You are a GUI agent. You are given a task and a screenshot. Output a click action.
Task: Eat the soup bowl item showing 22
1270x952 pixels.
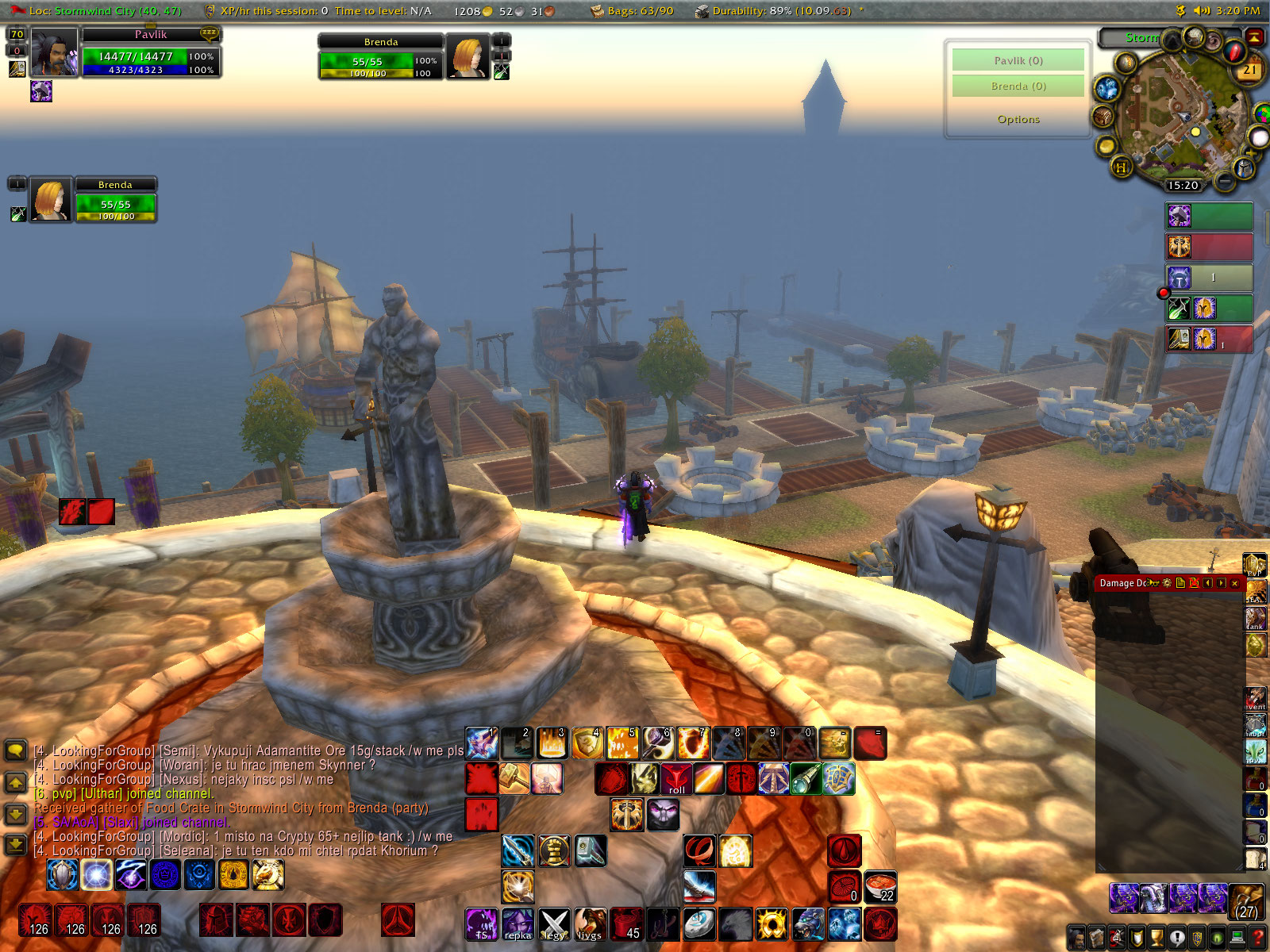(x=880, y=887)
